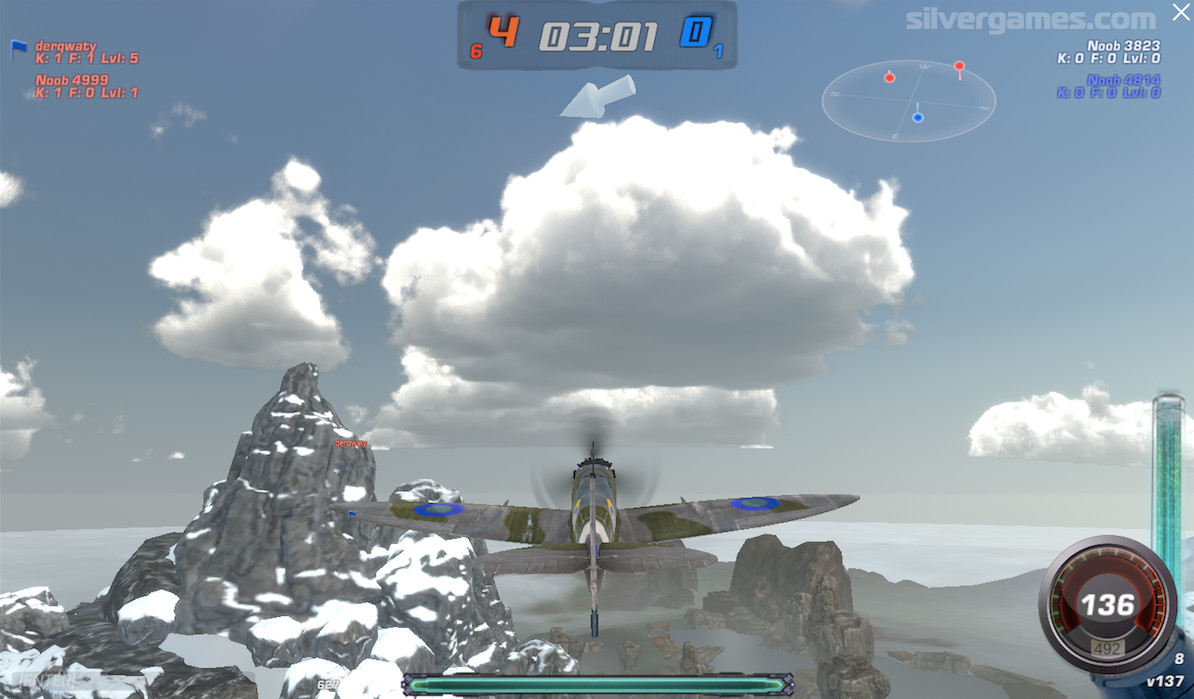
Task: Click the round speedometer gauge
Action: click(x=1108, y=605)
